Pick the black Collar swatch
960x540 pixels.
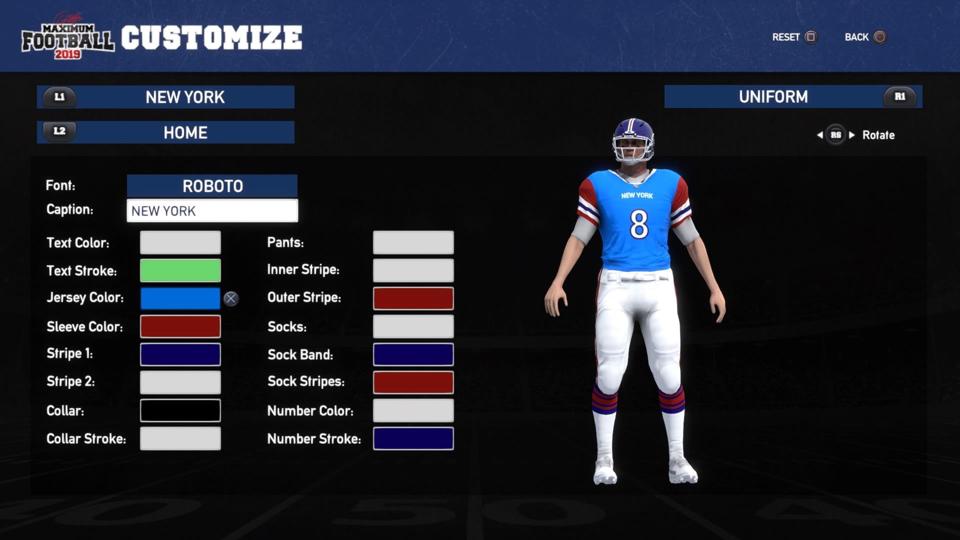coord(180,411)
